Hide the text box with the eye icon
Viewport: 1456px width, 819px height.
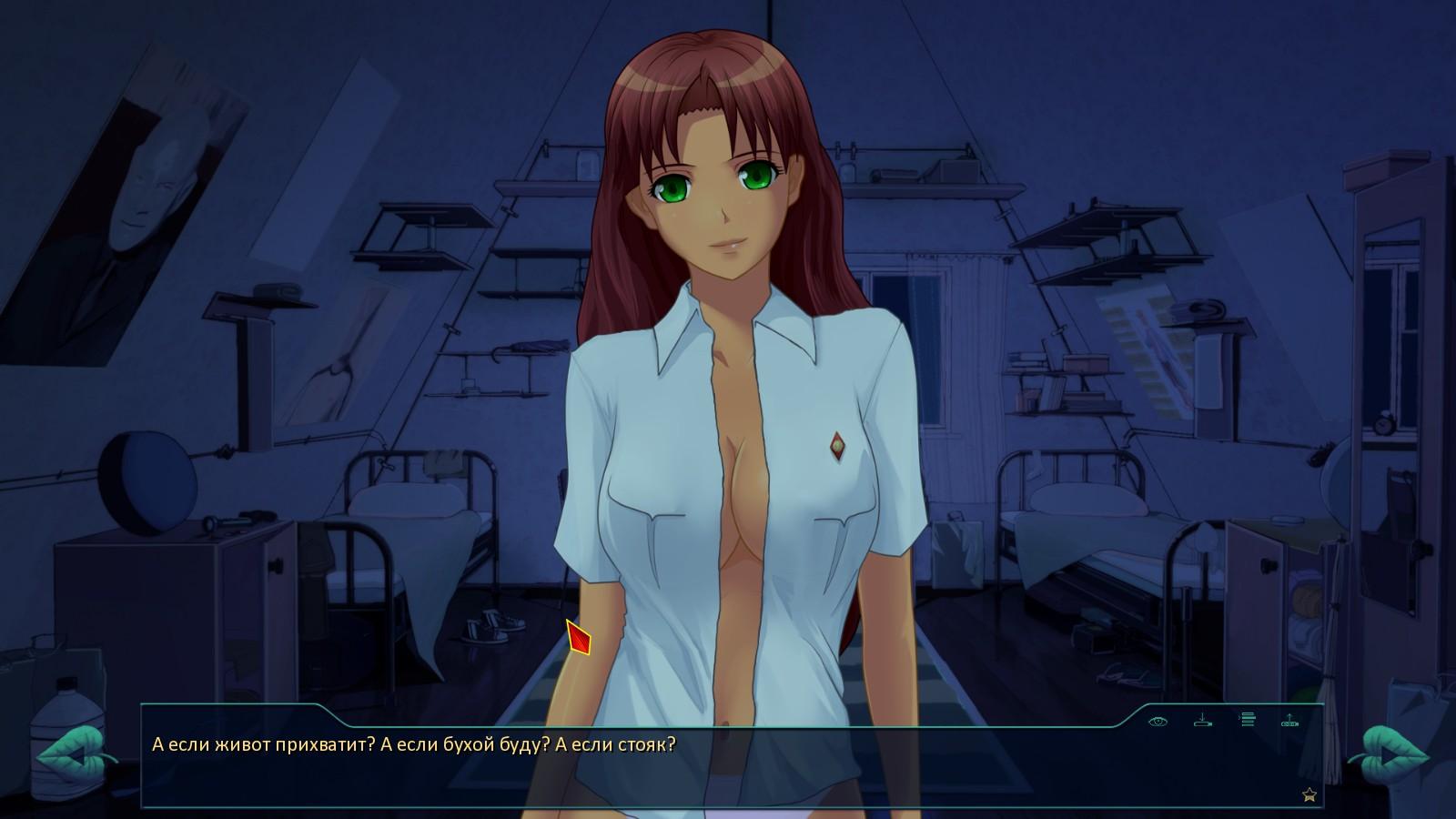[1158, 721]
